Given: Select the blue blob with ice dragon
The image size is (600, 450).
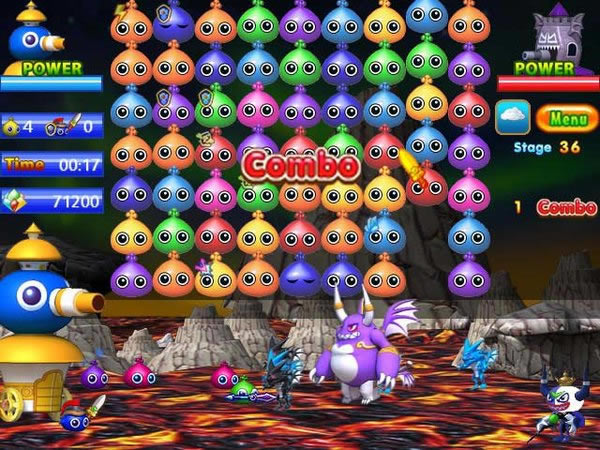Looking at the screenshot, I should tap(383, 234).
